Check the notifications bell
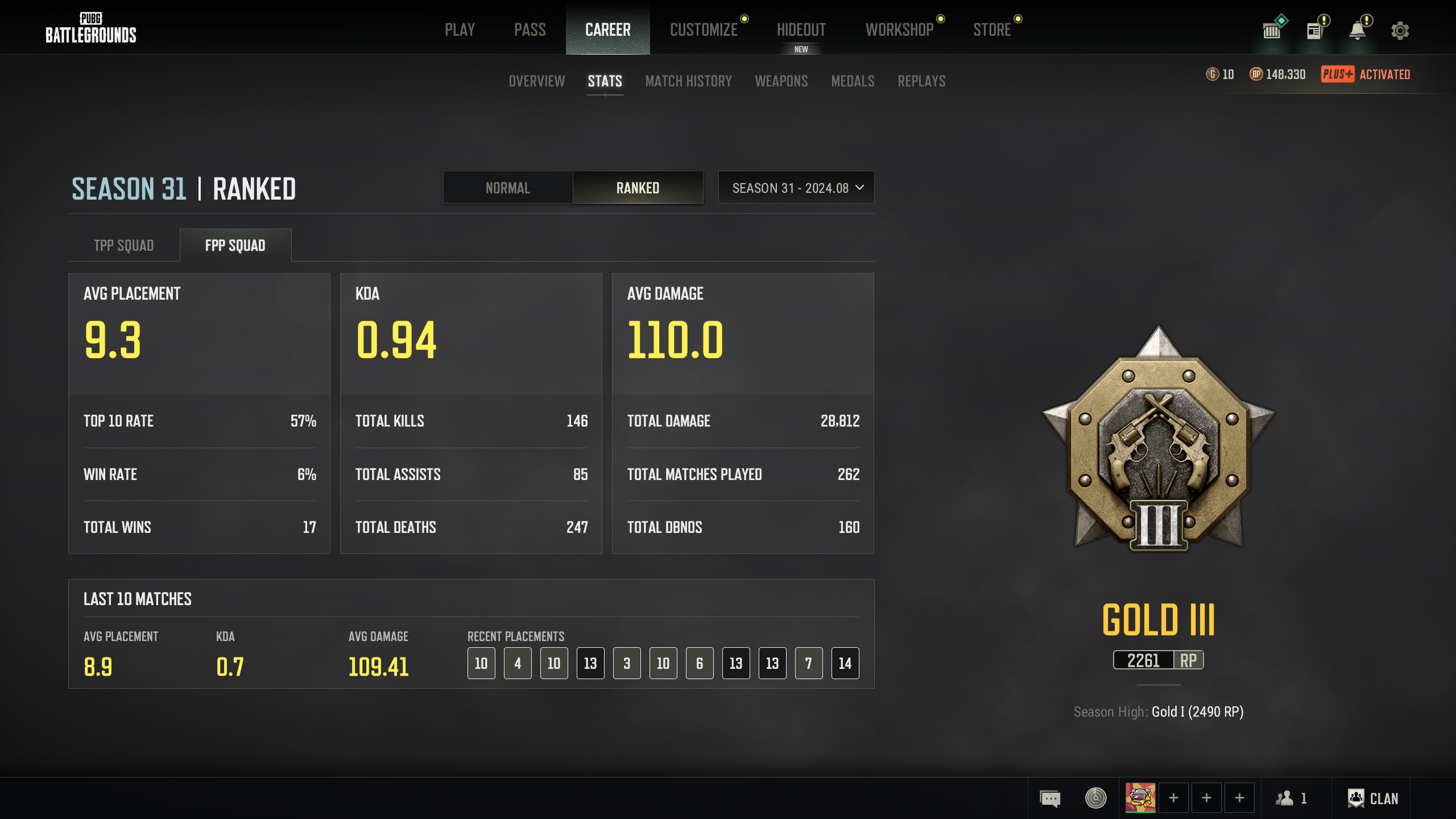Image resolution: width=1456 pixels, height=819 pixels. pos(1358,31)
